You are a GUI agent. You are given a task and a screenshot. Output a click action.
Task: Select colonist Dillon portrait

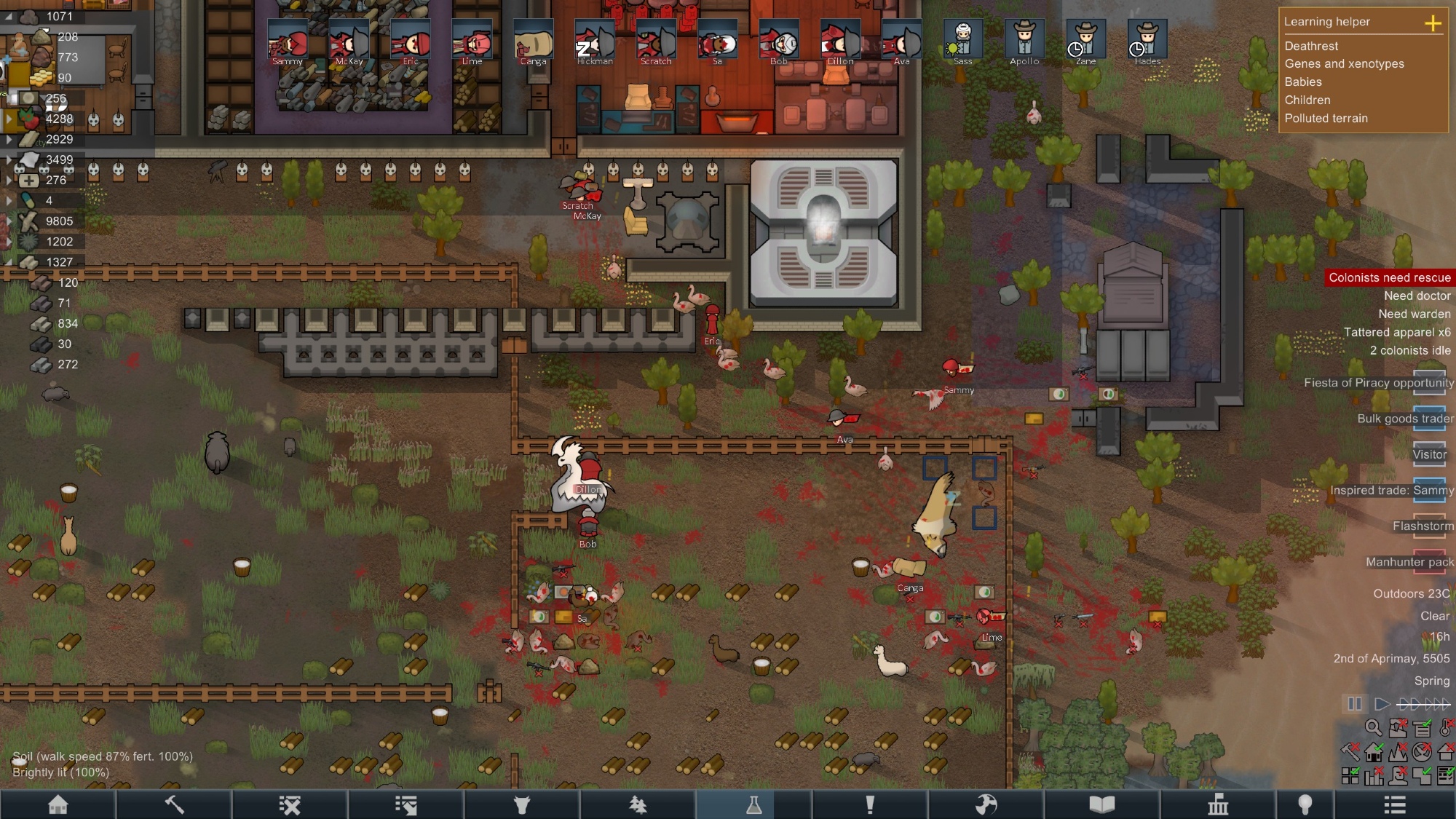click(840, 41)
